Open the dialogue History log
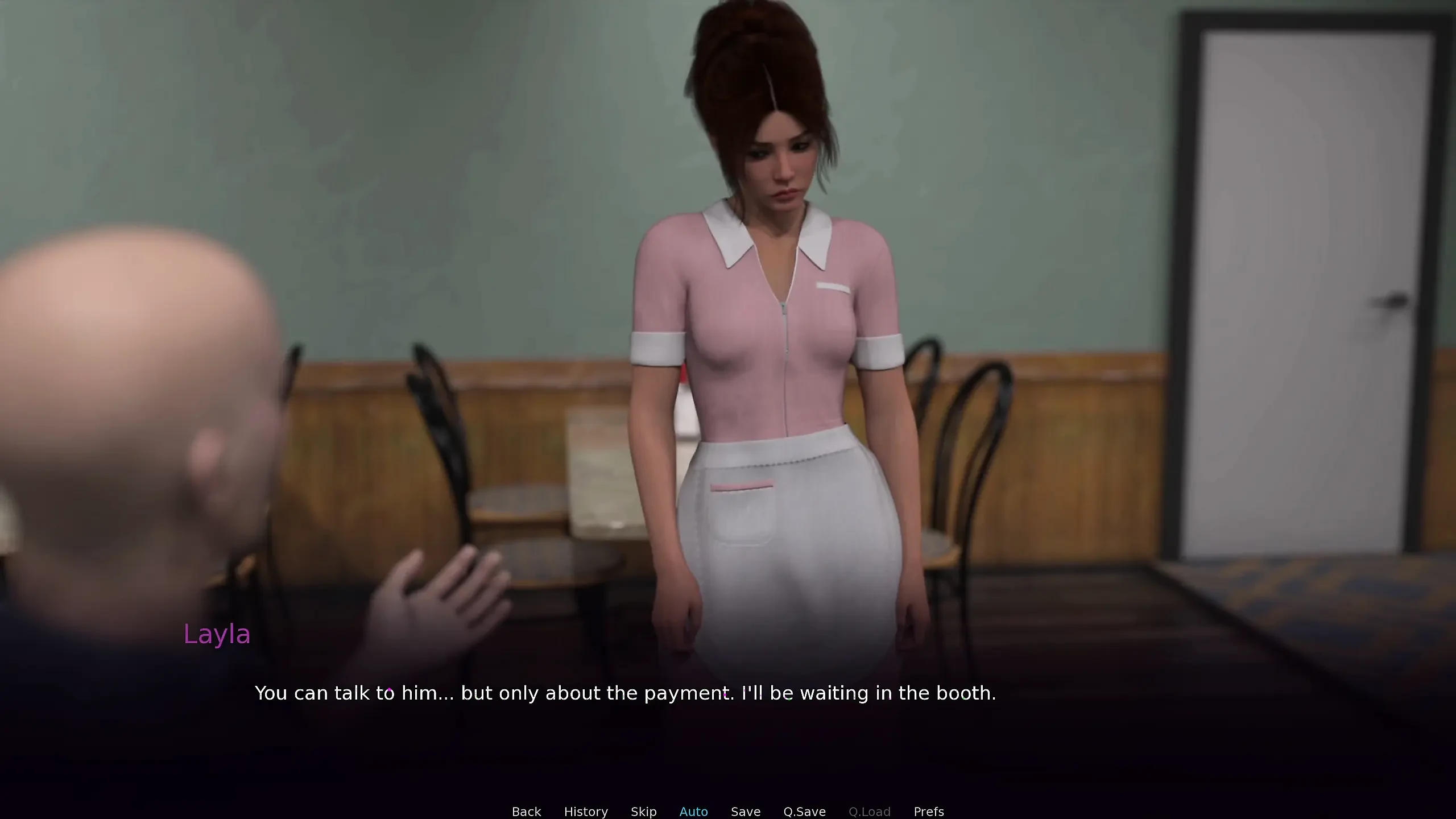Viewport: 1456px width, 819px height. click(x=586, y=811)
